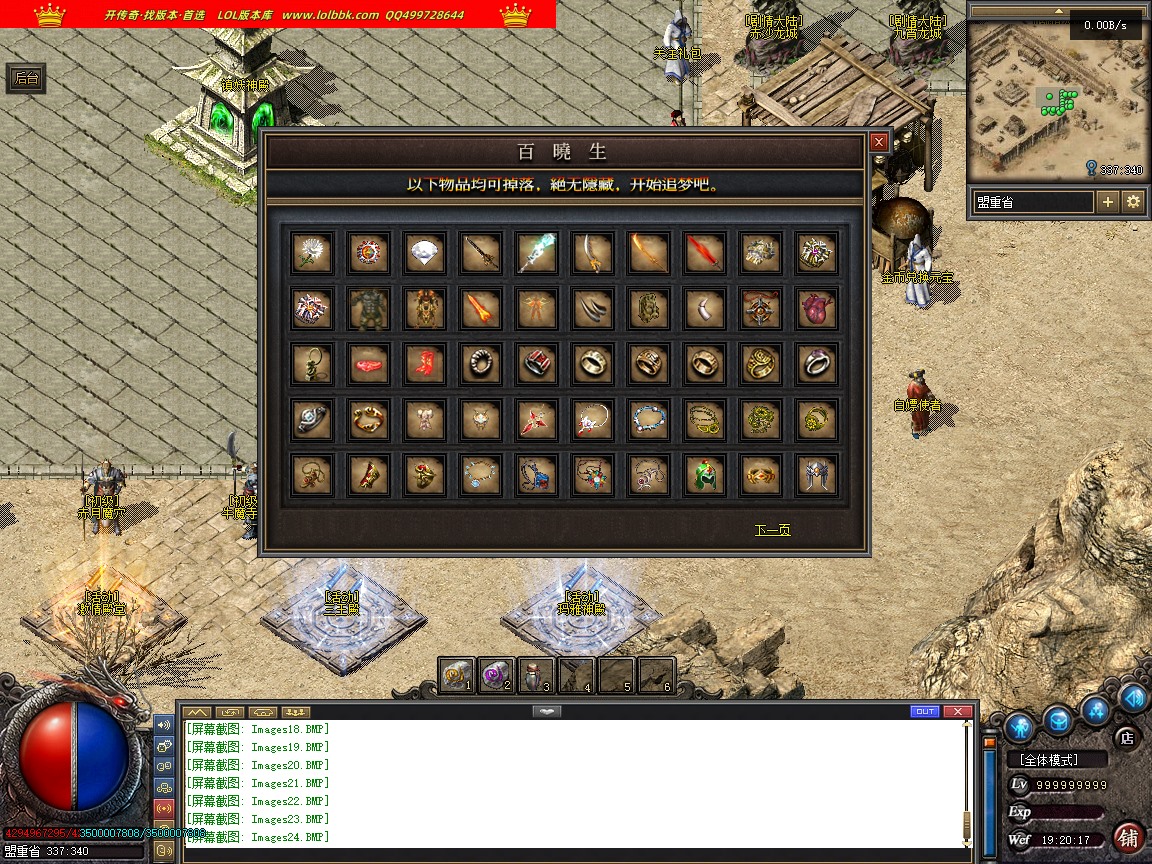The image size is (1152, 864).
Task: Close the 百曉生 drop list window
Action: 878,143
